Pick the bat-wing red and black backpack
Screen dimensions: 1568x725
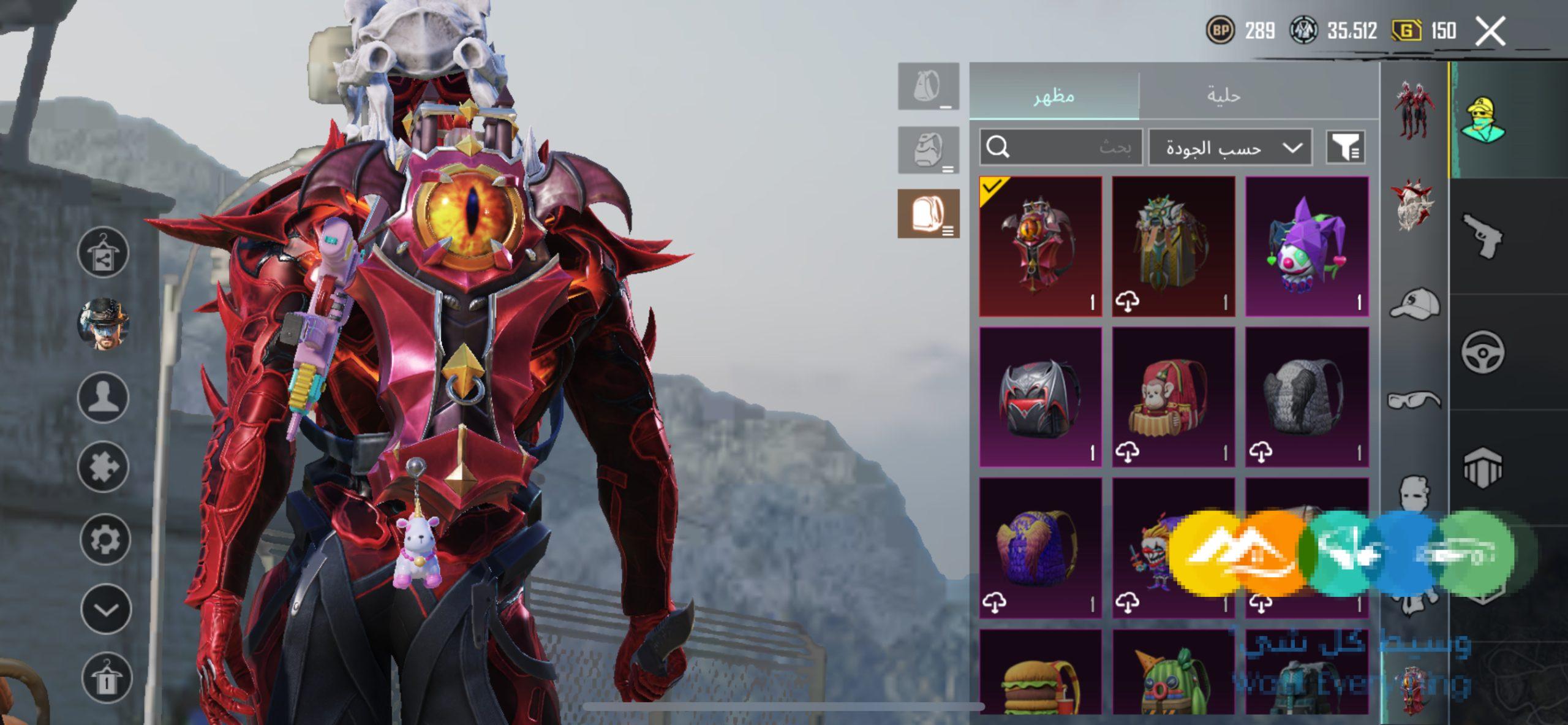pos(1040,397)
